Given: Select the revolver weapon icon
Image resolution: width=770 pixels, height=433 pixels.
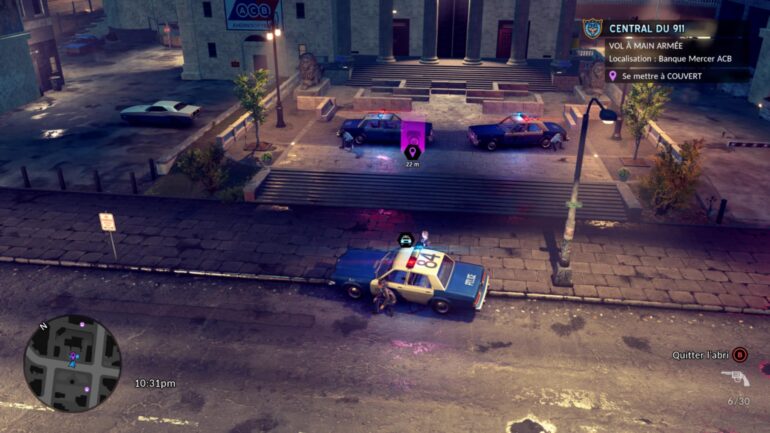Looking at the screenshot, I should (x=735, y=378).
